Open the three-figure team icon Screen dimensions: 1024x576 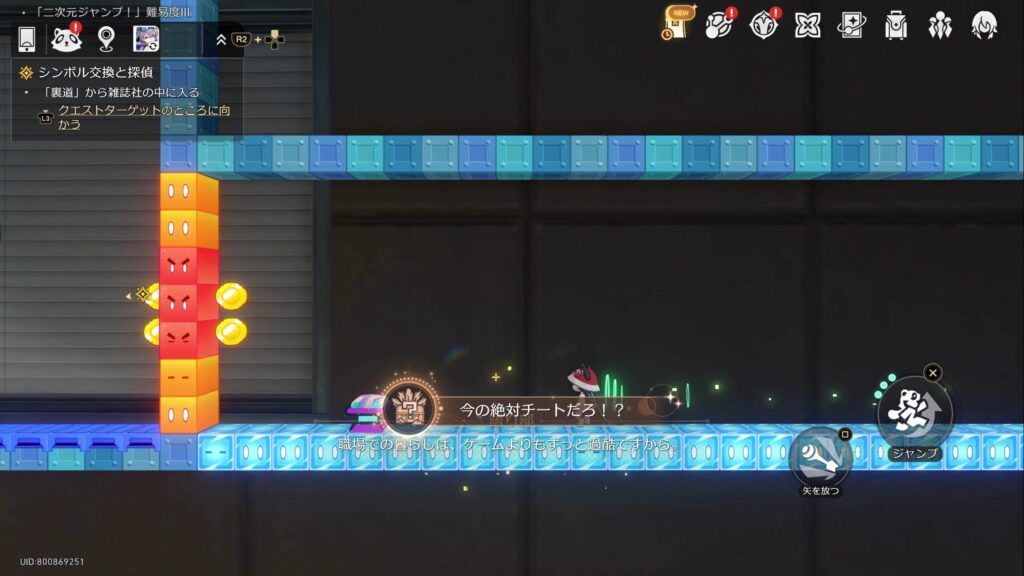(940, 25)
